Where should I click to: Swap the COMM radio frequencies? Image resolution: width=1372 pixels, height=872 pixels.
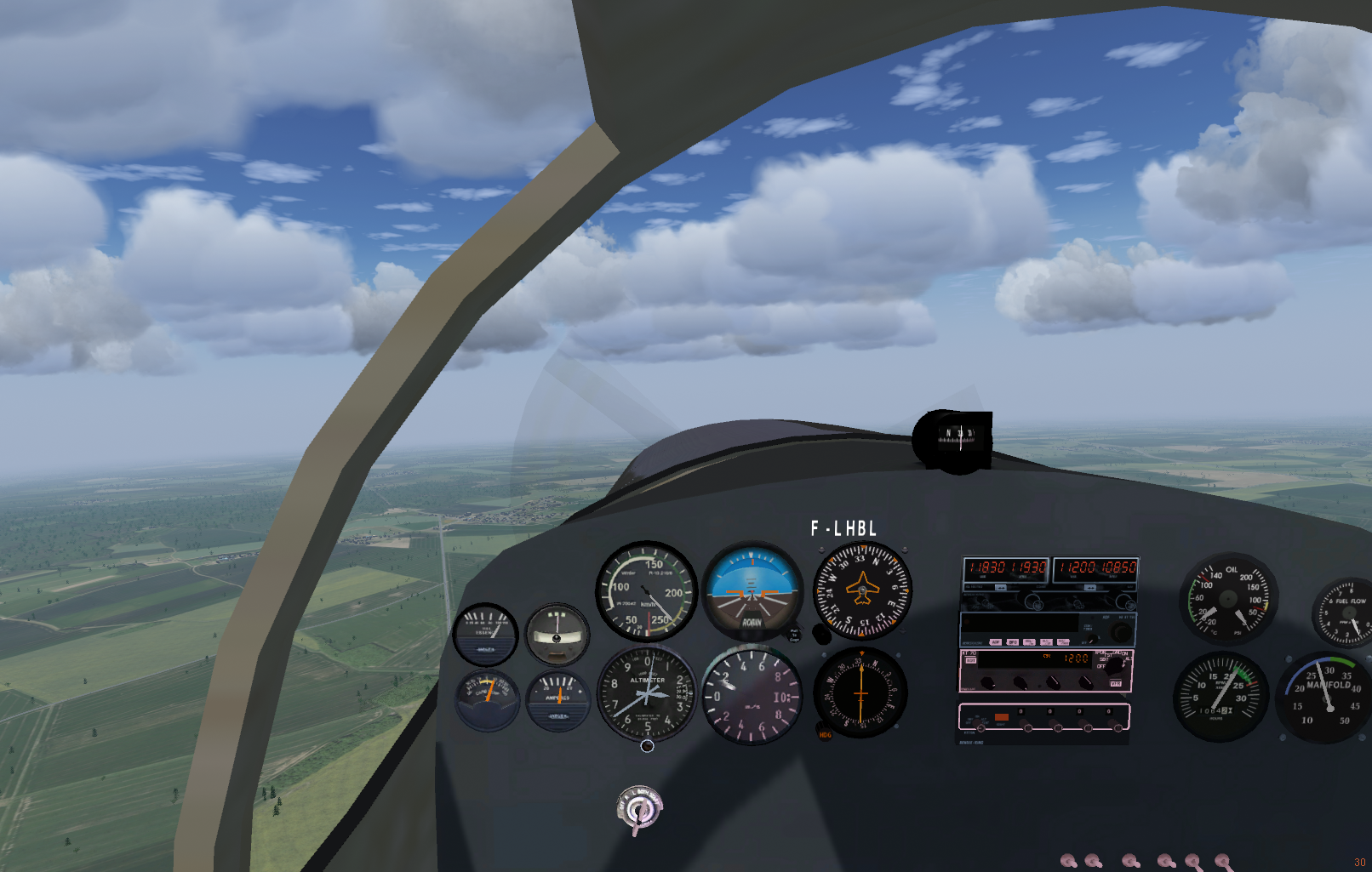click(x=1001, y=588)
